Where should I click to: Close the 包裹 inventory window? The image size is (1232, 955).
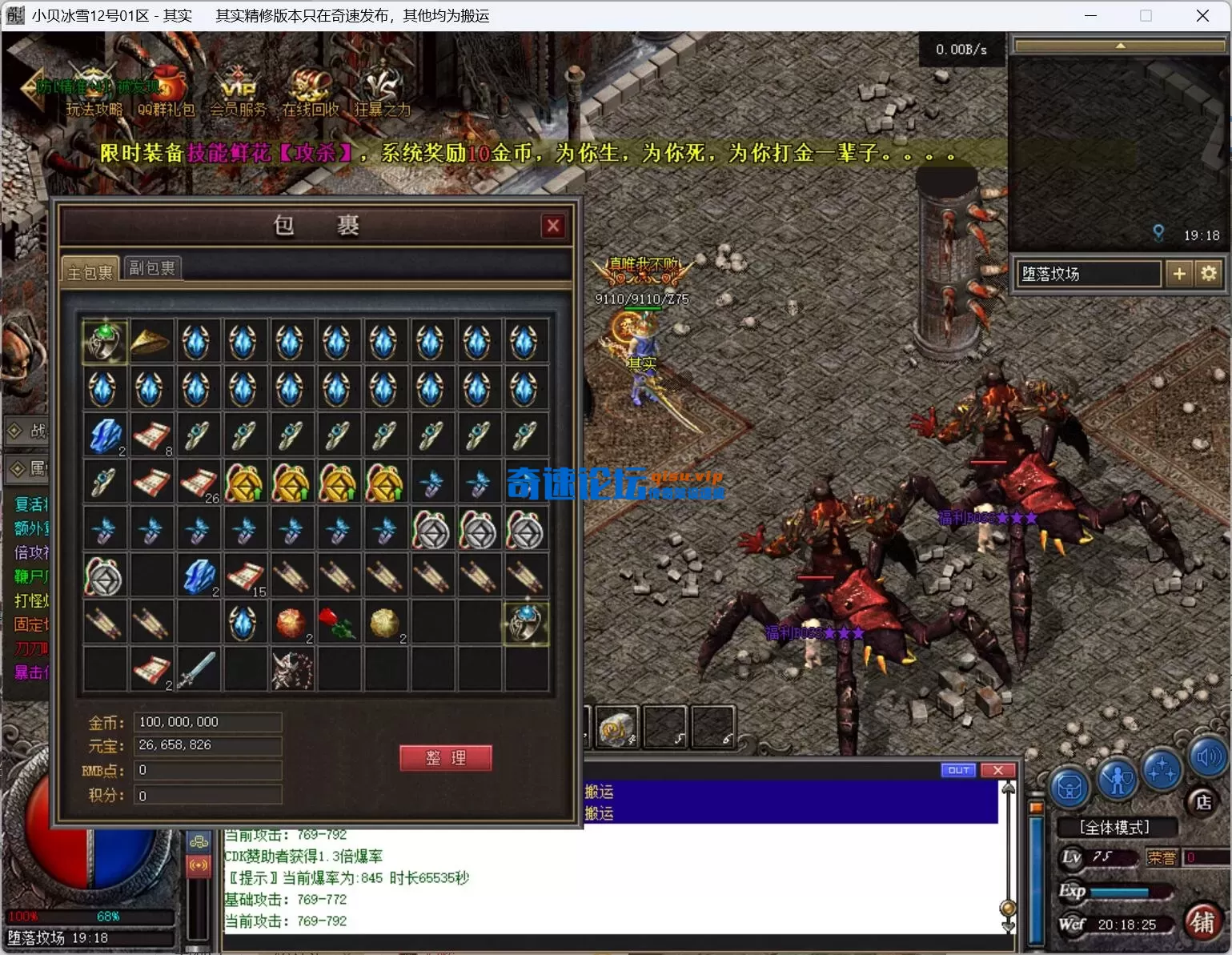552,227
